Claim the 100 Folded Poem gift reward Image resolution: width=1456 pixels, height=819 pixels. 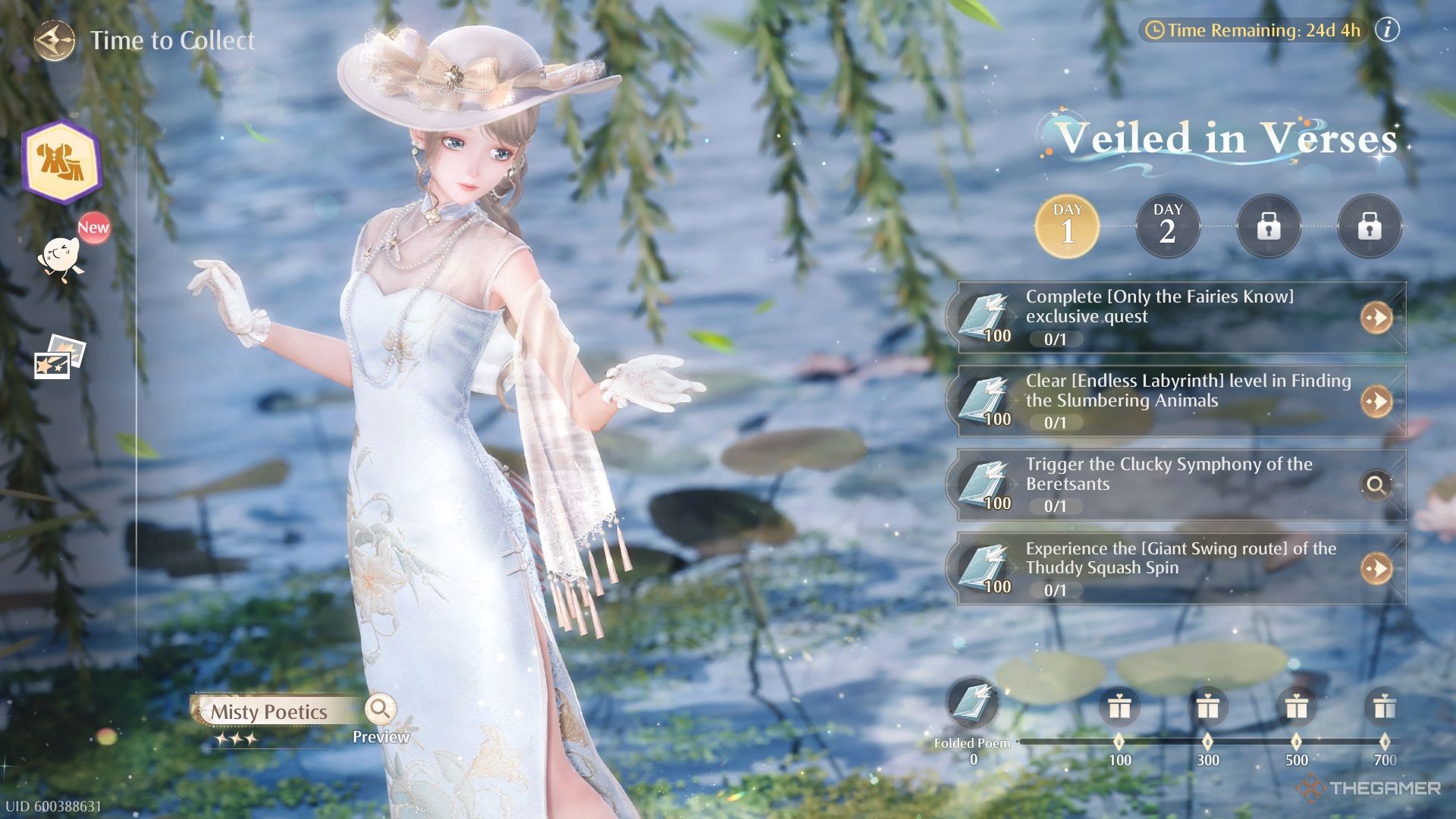1119,707
